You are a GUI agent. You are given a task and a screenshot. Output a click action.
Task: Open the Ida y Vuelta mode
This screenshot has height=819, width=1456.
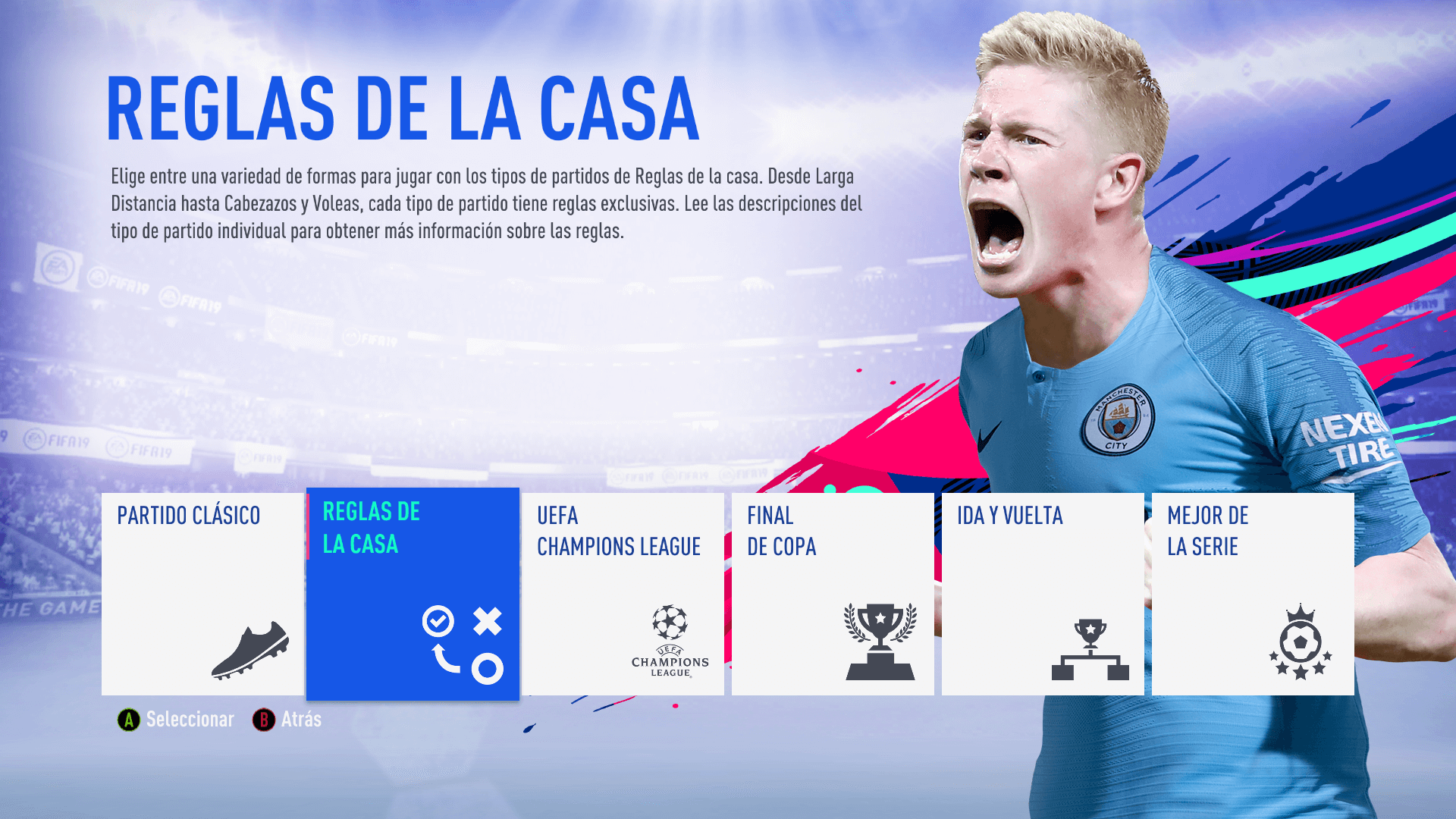point(1043,594)
